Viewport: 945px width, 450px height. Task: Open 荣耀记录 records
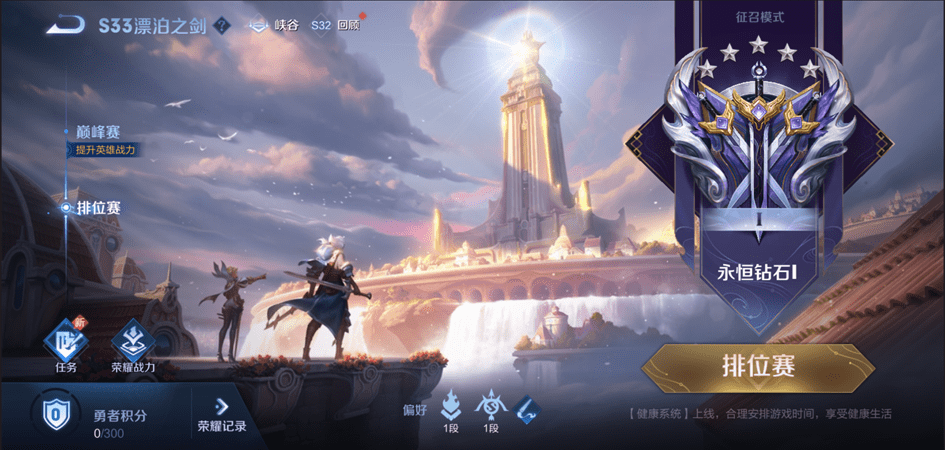222,415
